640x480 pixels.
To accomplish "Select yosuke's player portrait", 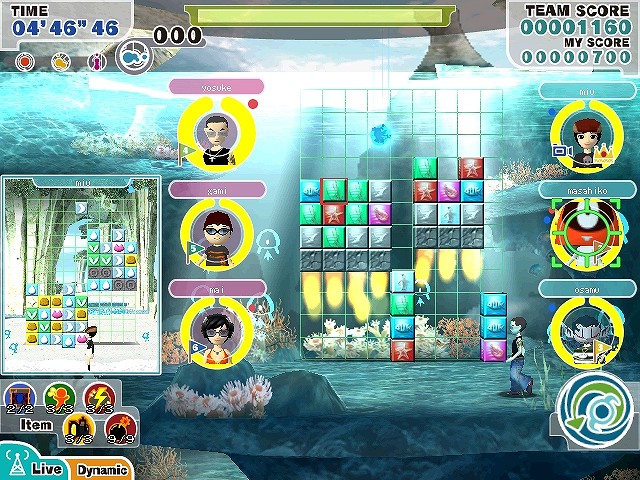I will pyautogui.click(x=213, y=132).
